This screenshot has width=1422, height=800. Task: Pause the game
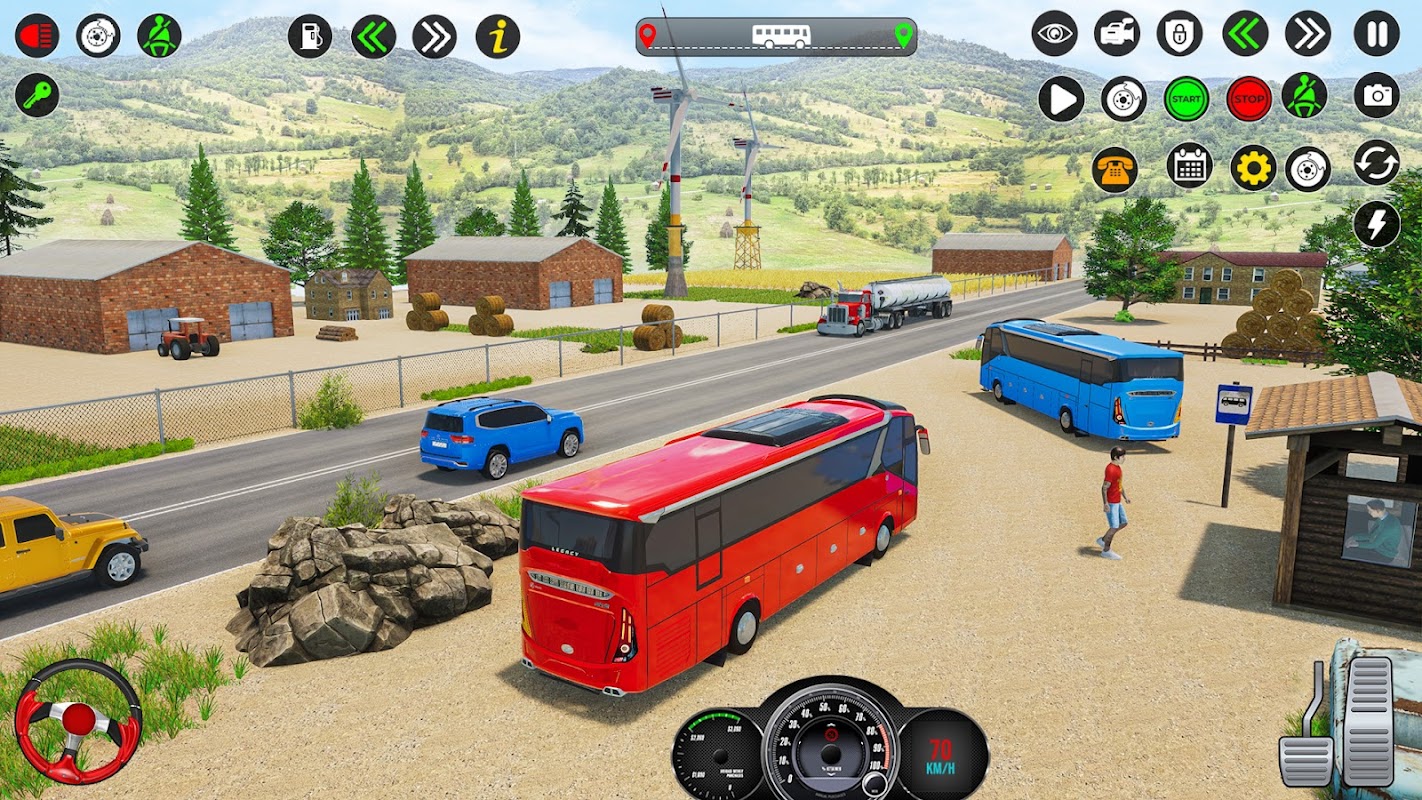(x=1376, y=34)
